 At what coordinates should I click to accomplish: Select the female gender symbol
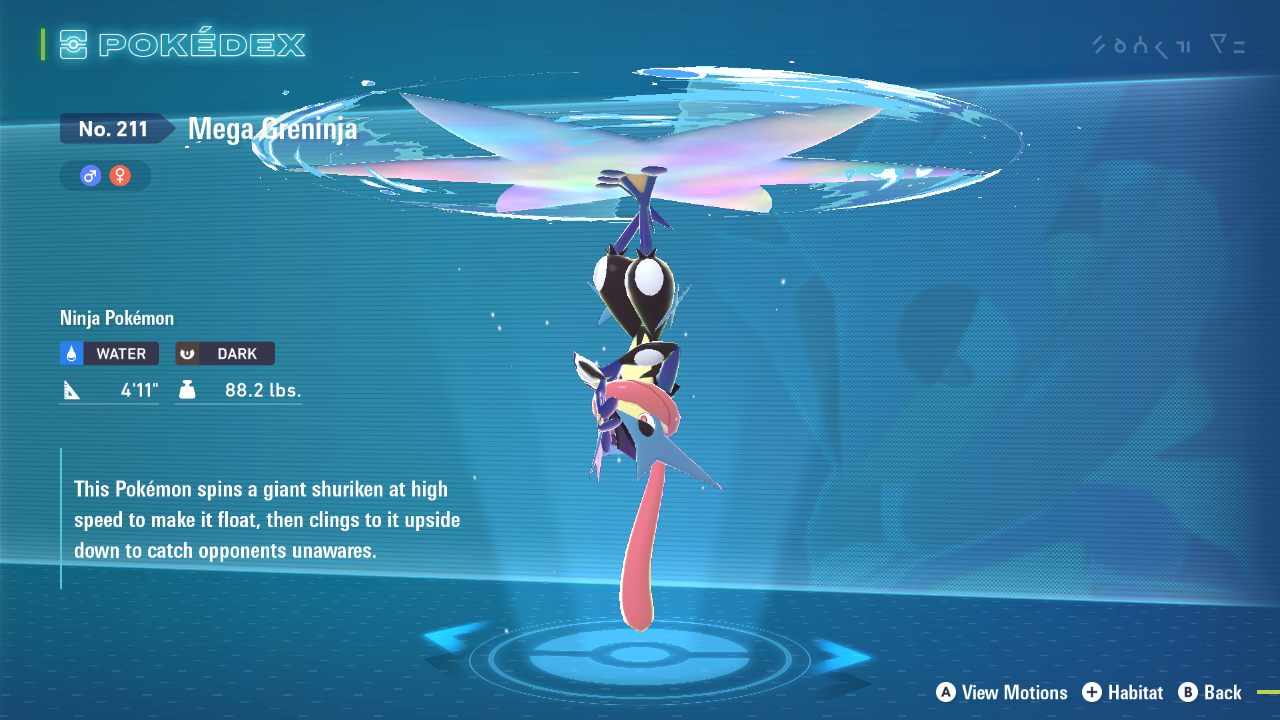[120, 176]
